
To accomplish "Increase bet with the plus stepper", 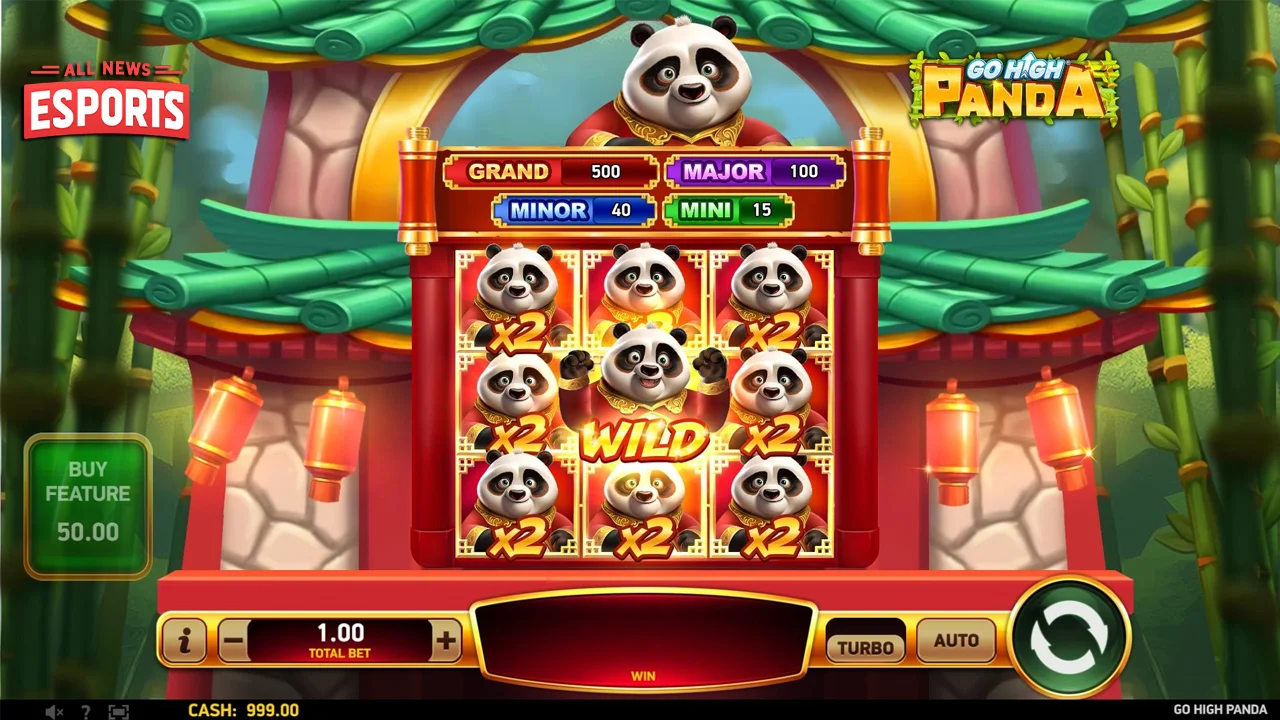I will tap(446, 641).
